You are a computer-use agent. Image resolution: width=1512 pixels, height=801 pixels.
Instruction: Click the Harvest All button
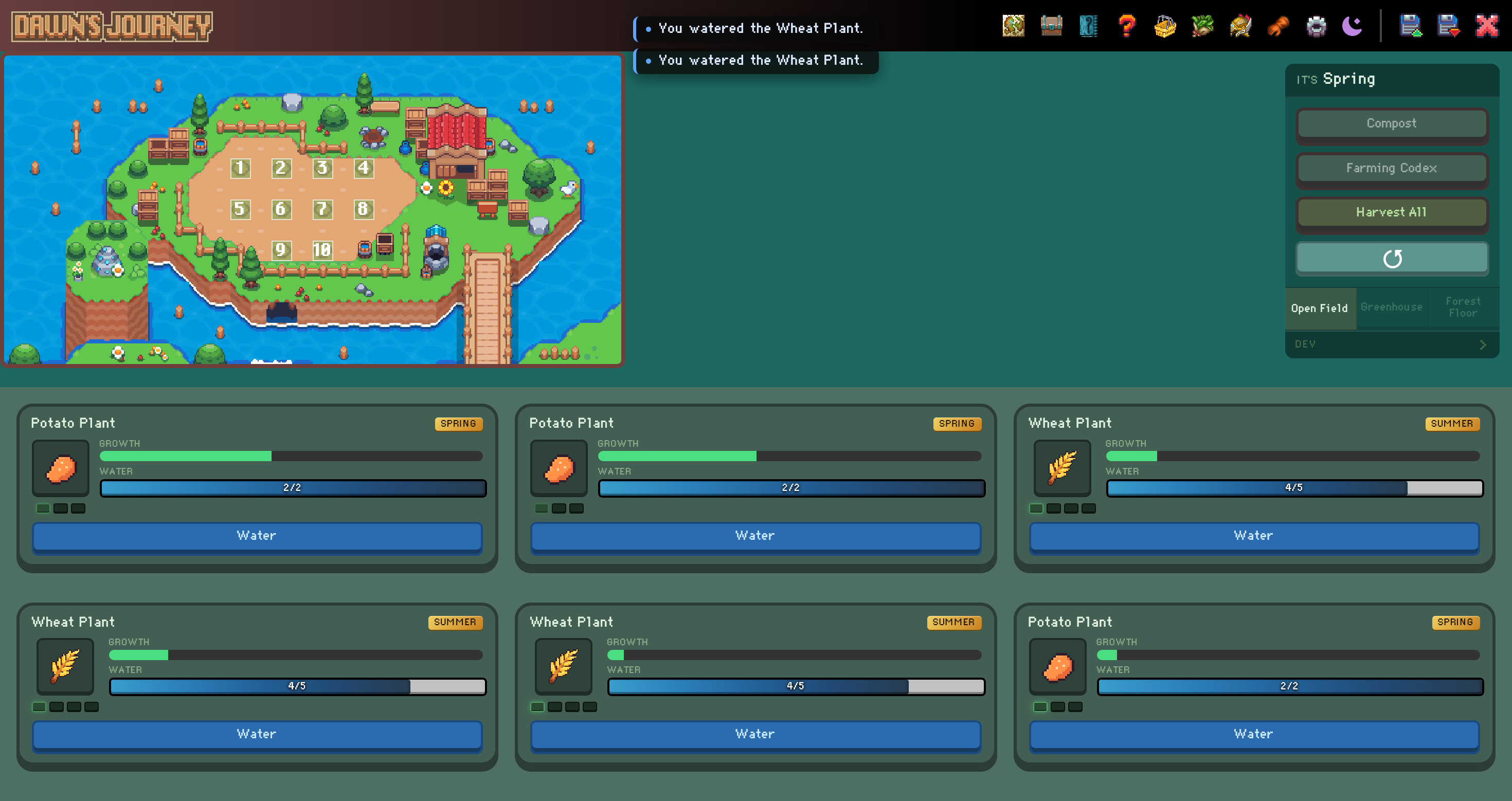(x=1392, y=212)
